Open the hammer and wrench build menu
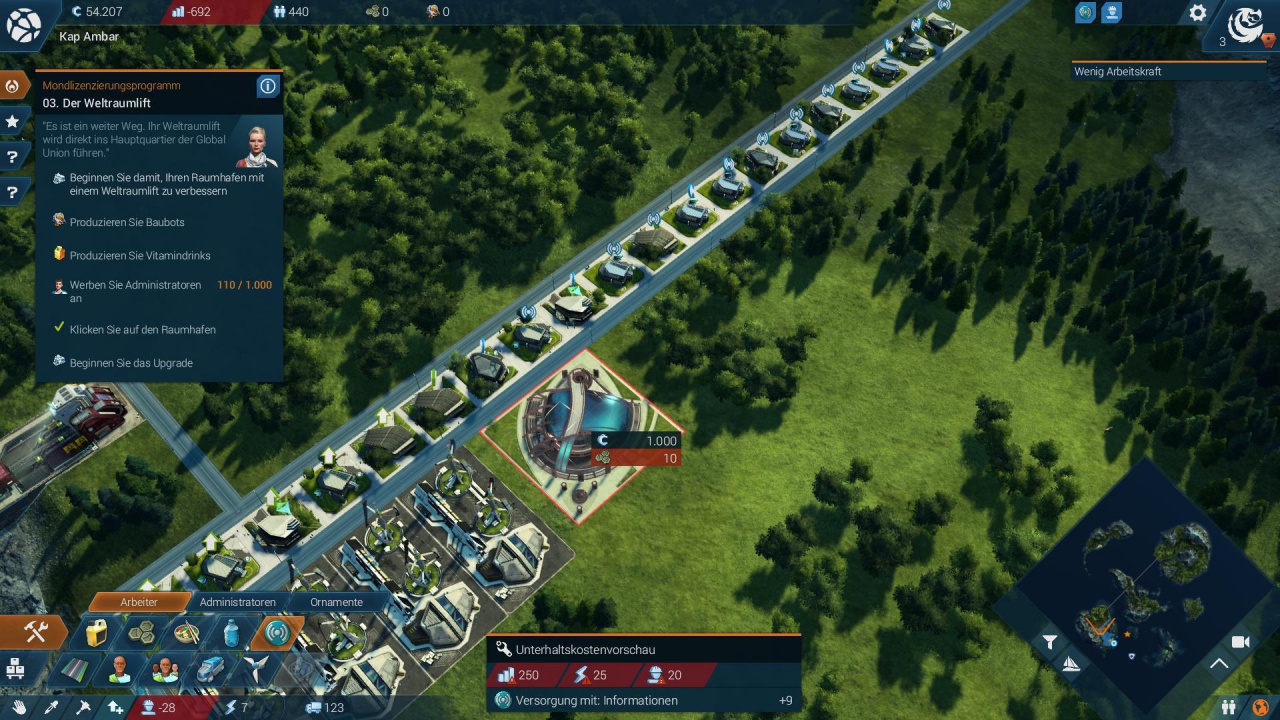The height and width of the screenshot is (720, 1280). [x=36, y=632]
